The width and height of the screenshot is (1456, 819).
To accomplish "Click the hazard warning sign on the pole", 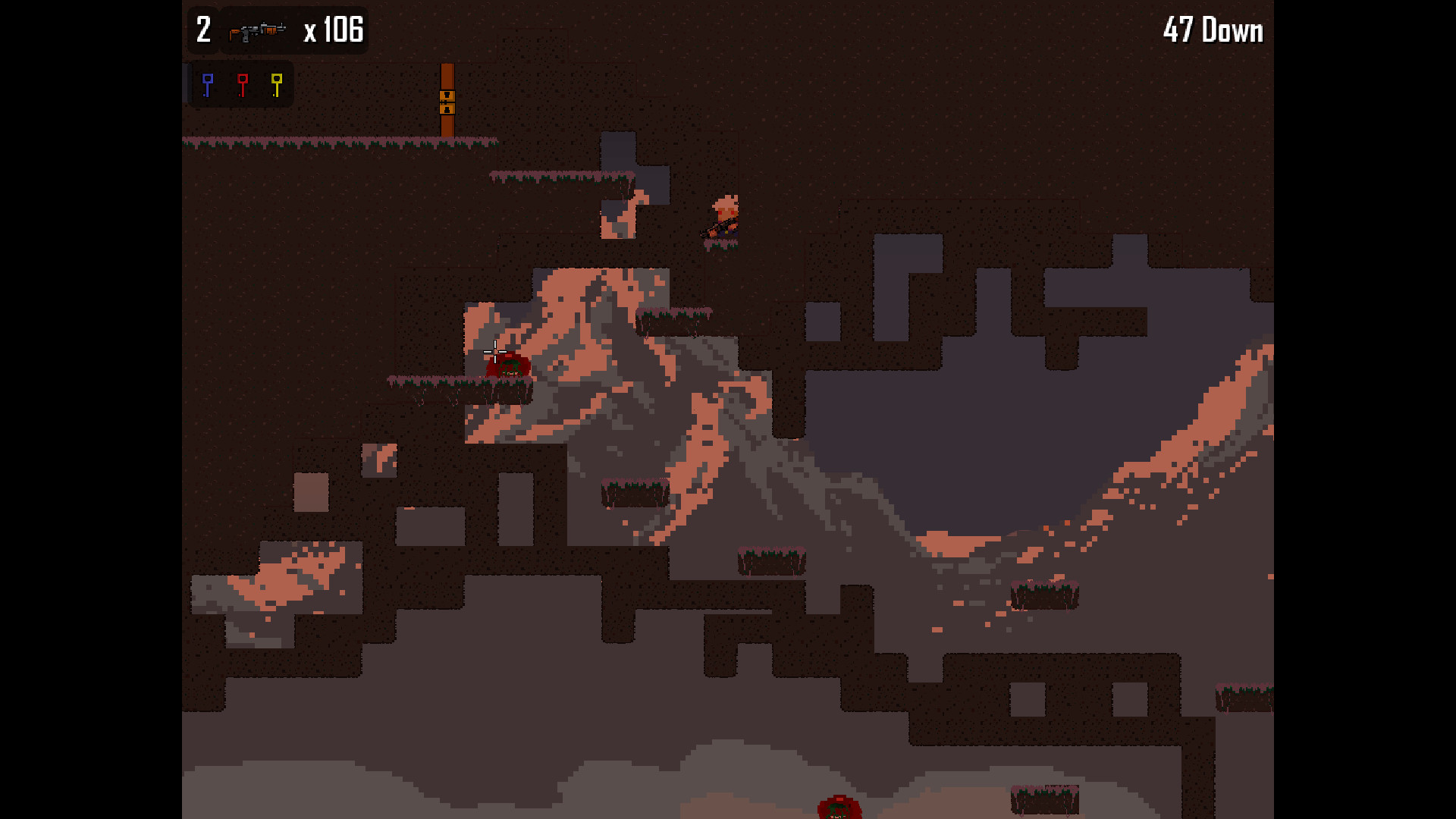I will click(447, 102).
